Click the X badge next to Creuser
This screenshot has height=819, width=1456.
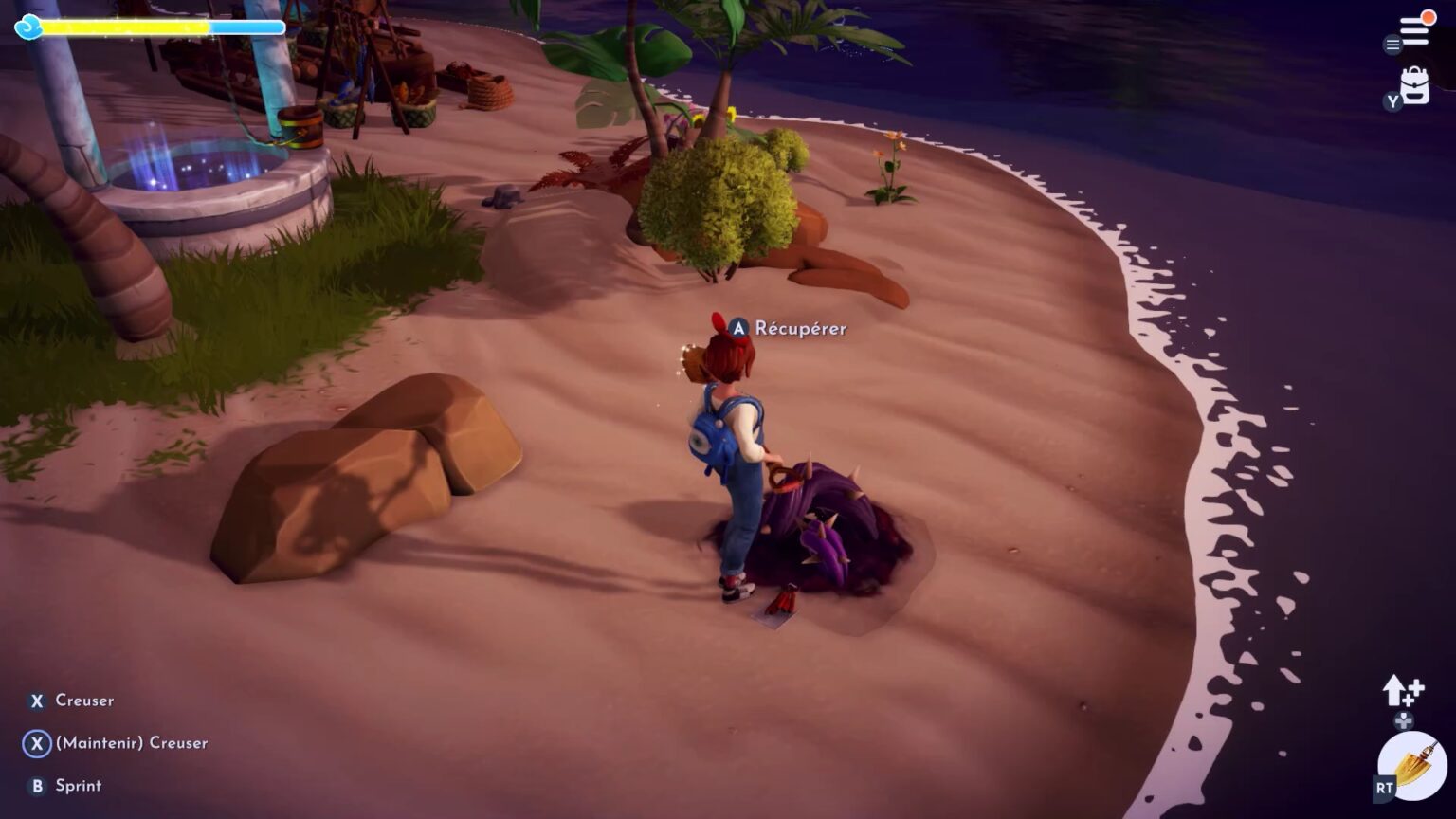coord(36,701)
